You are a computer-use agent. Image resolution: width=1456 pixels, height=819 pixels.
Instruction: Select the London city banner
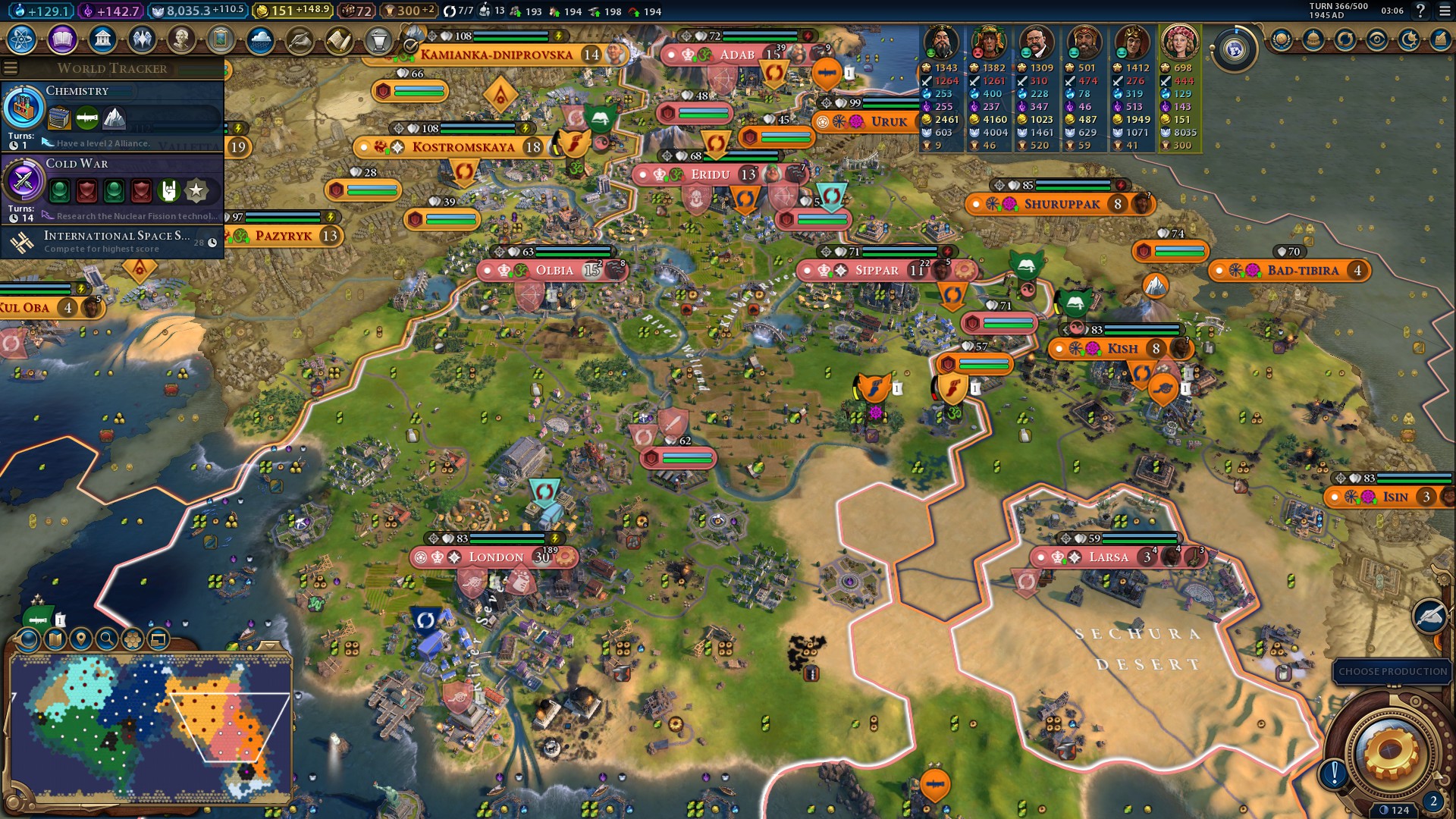click(x=496, y=557)
